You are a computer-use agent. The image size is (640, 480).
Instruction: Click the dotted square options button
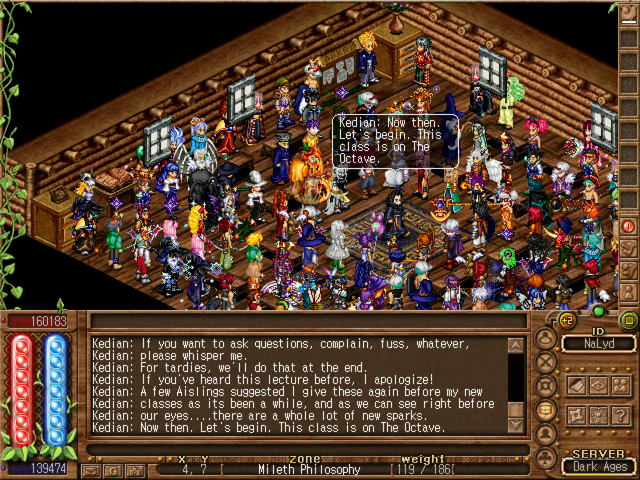click(598, 414)
